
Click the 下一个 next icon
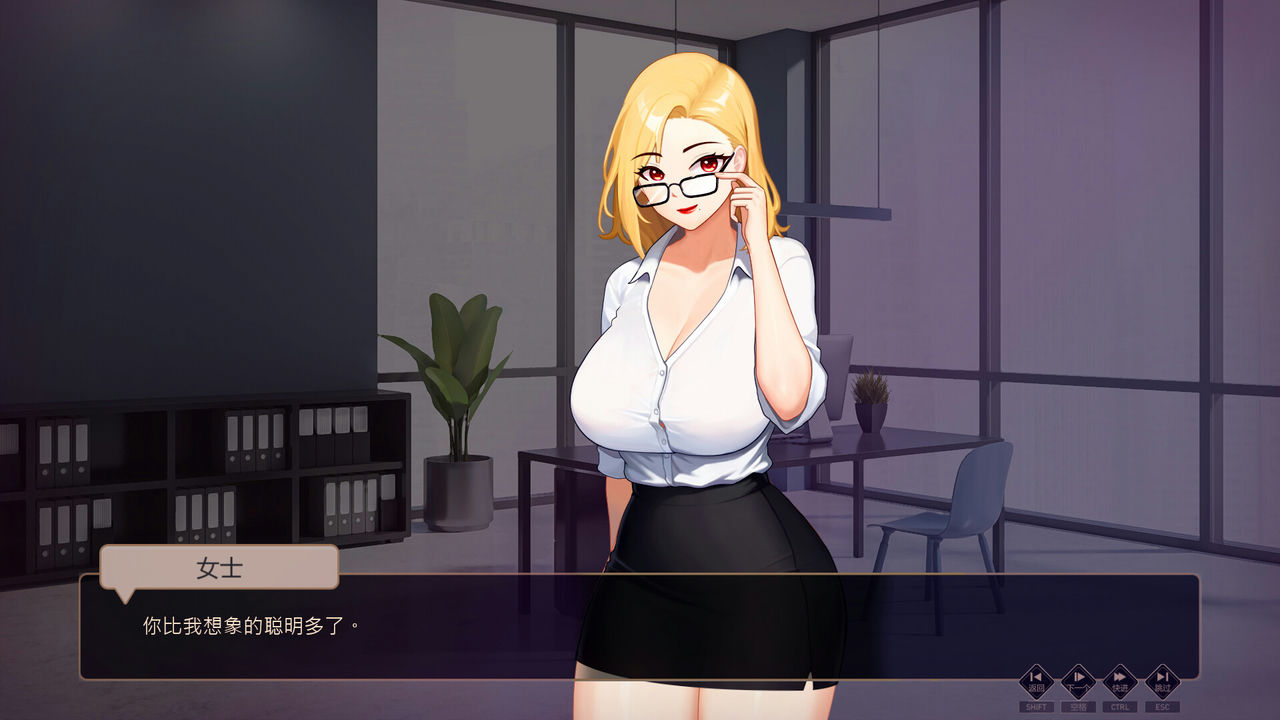[x=1077, y=683]
